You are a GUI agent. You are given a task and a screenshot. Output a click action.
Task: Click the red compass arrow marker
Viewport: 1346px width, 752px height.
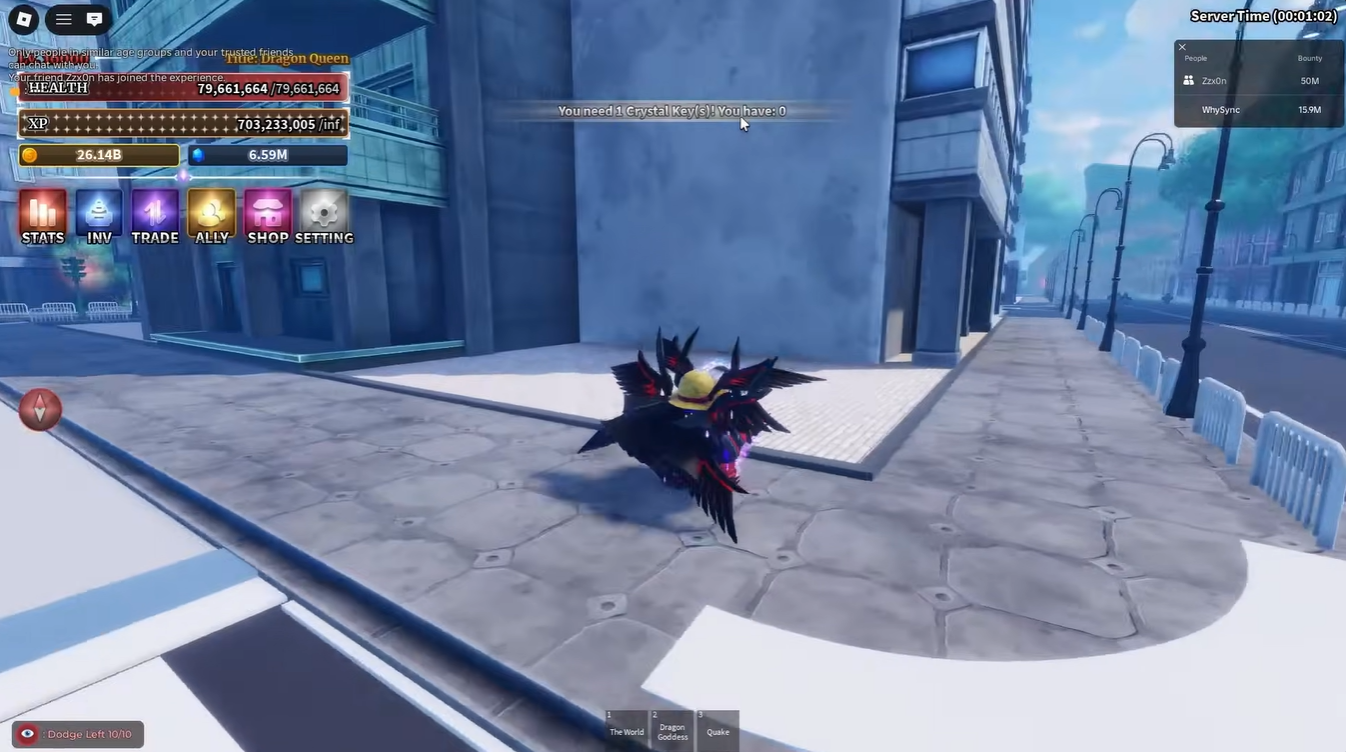[x=40, y=409]
